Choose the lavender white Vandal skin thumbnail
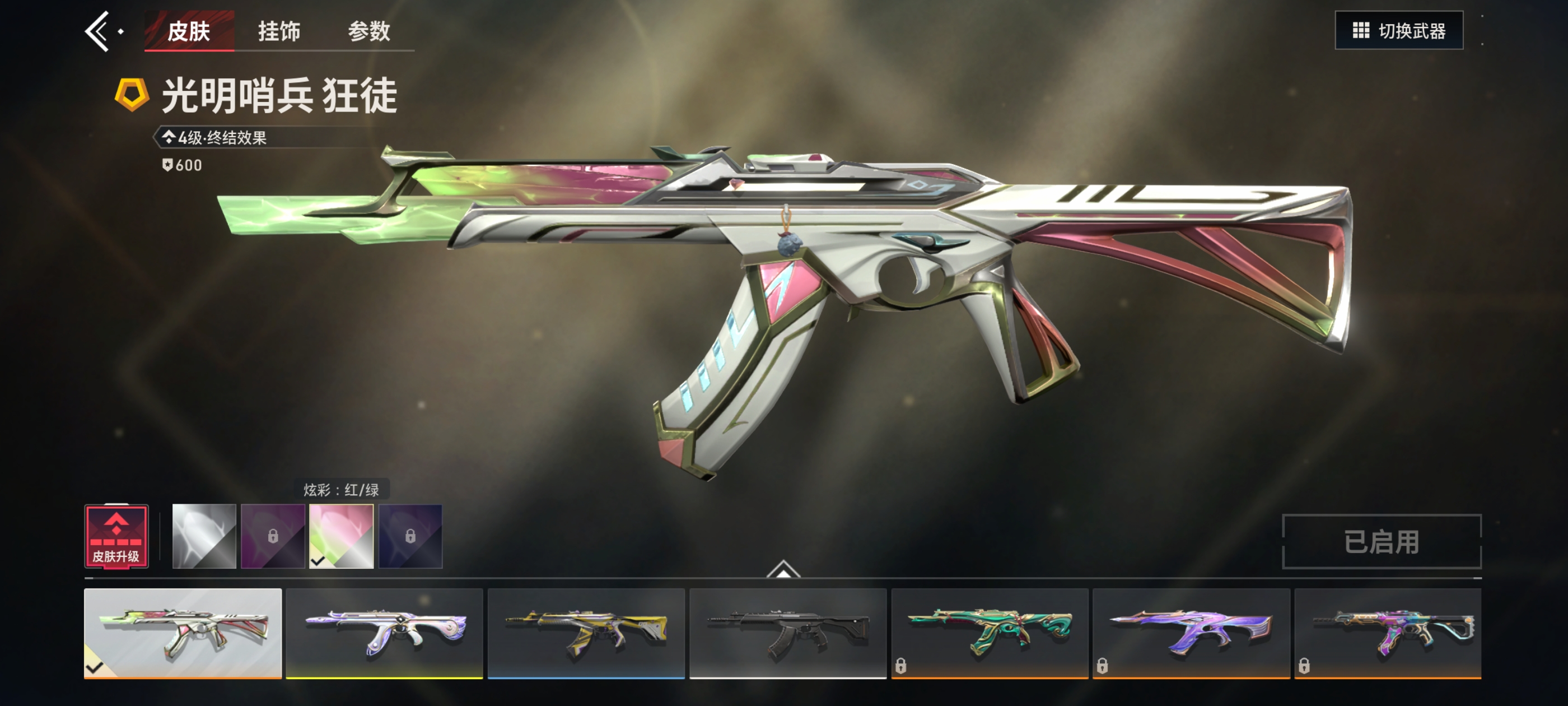Viewport: 1568px width, 706px height. [384, 633]
